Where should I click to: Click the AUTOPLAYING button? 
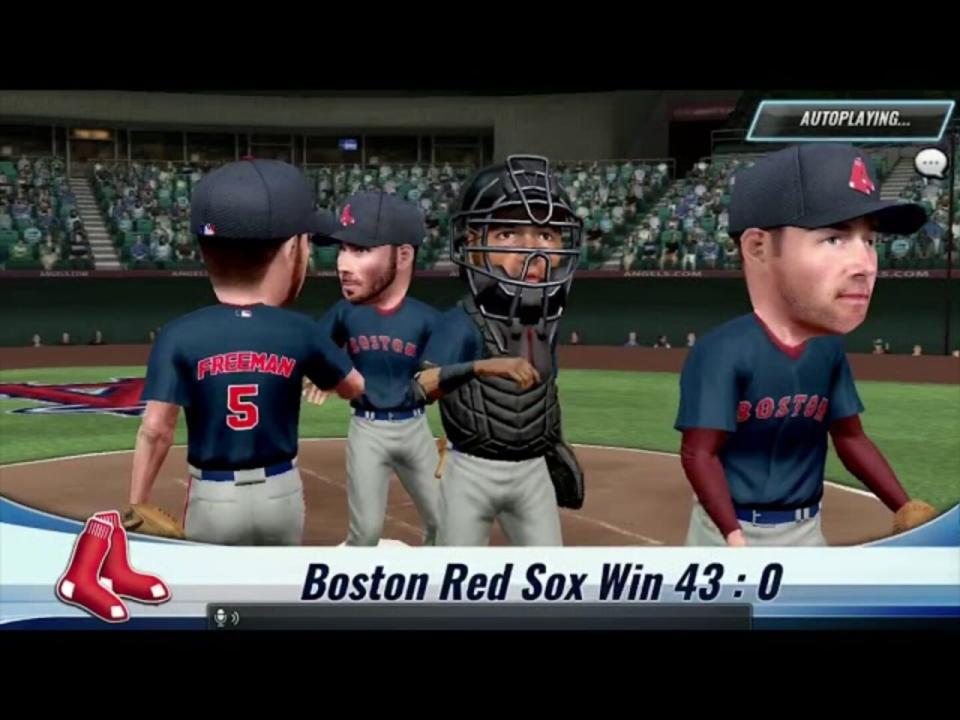850,119
